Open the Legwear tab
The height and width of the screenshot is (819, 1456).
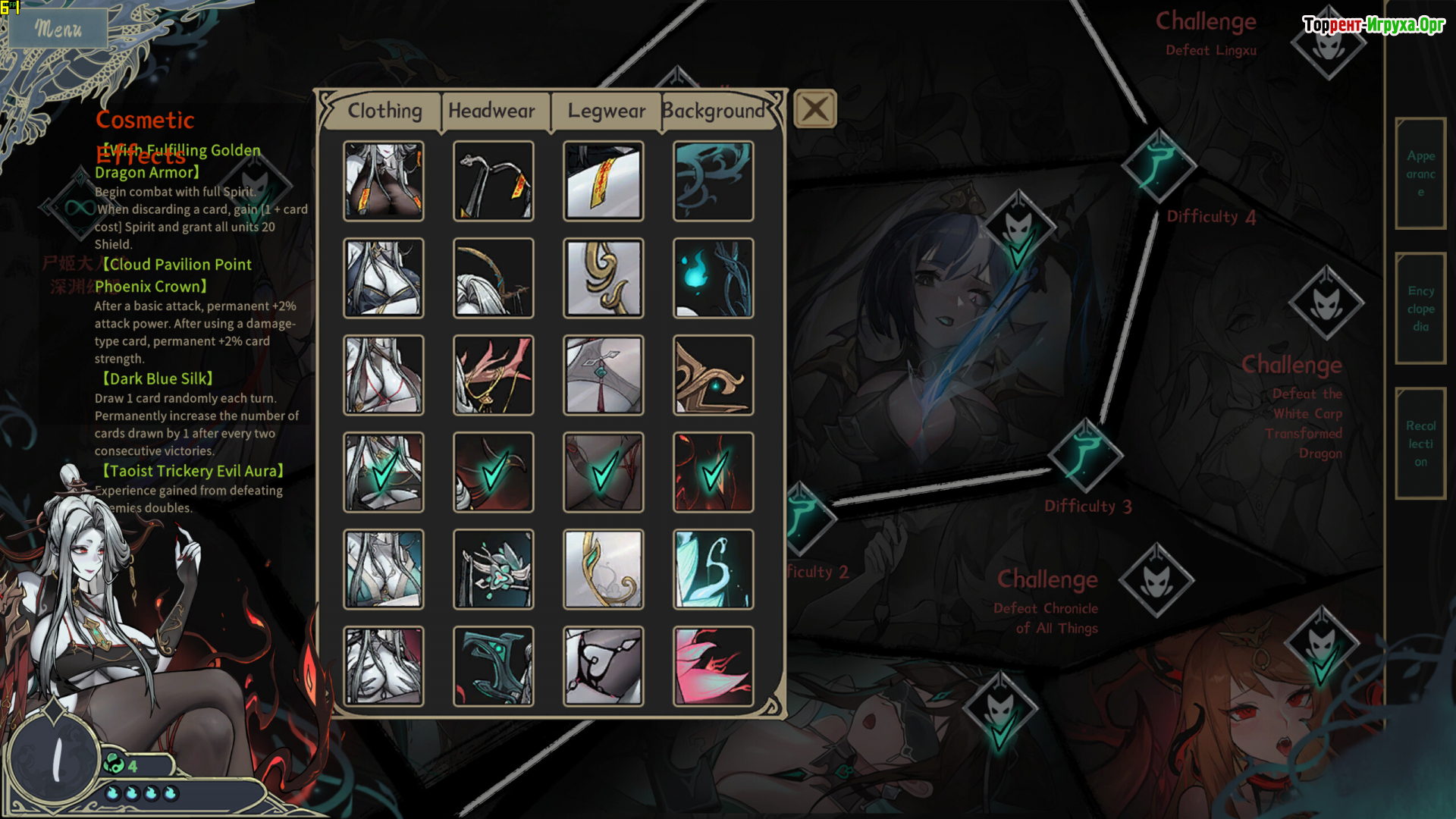(x=606, y=111)
